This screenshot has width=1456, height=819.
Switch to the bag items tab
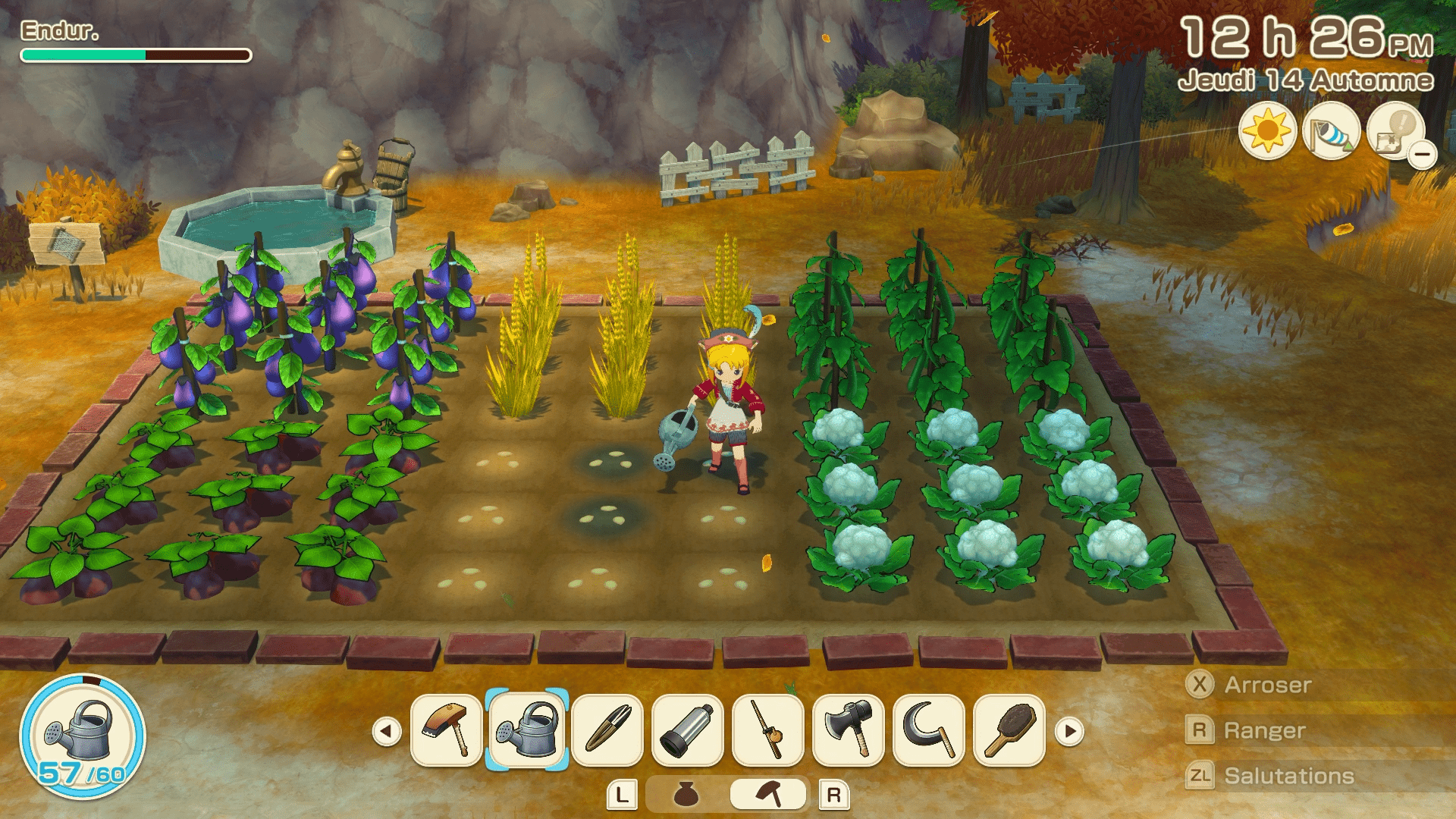687,795
